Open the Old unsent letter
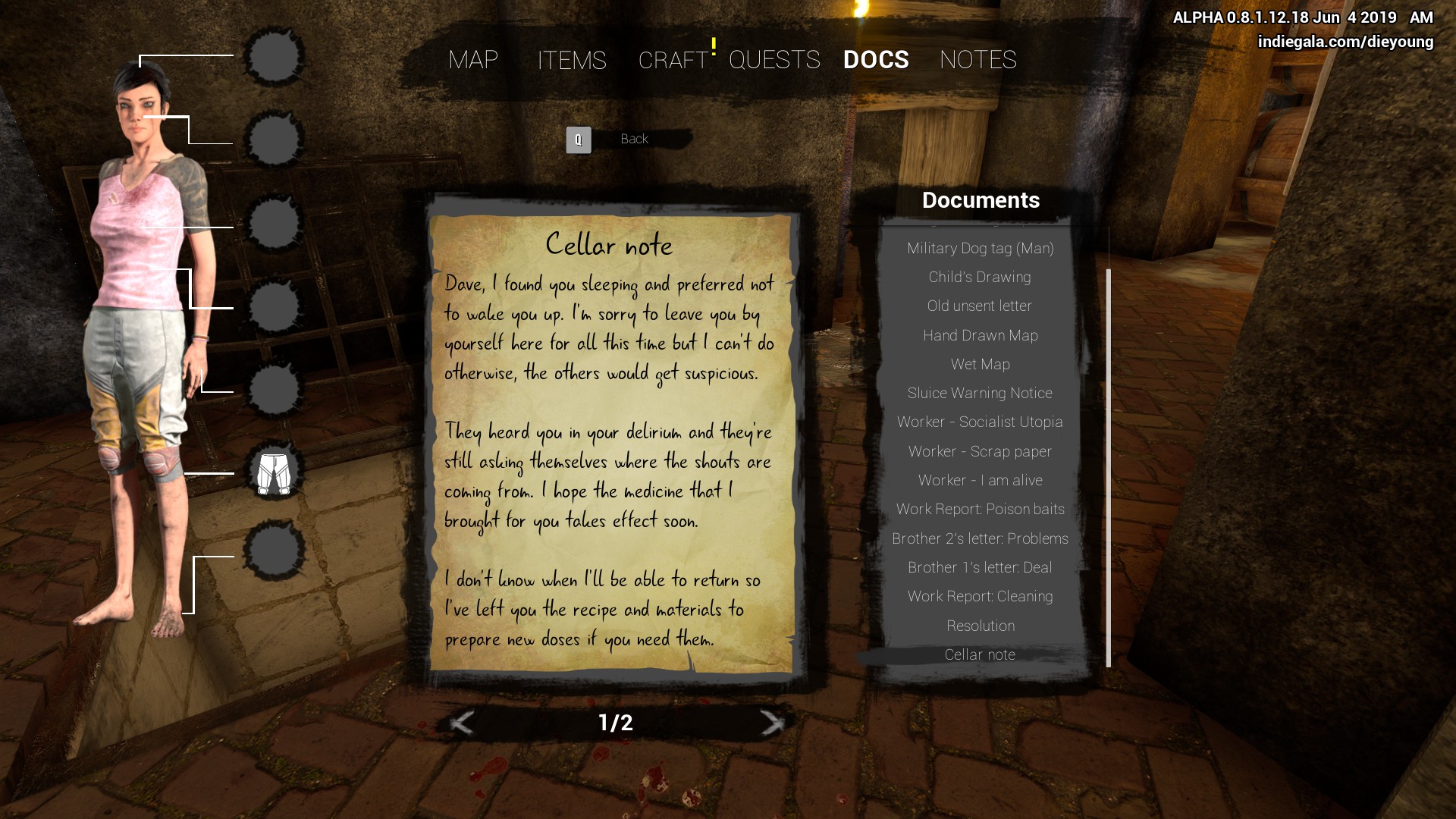Screen dimensions: 1456x819 980,306
